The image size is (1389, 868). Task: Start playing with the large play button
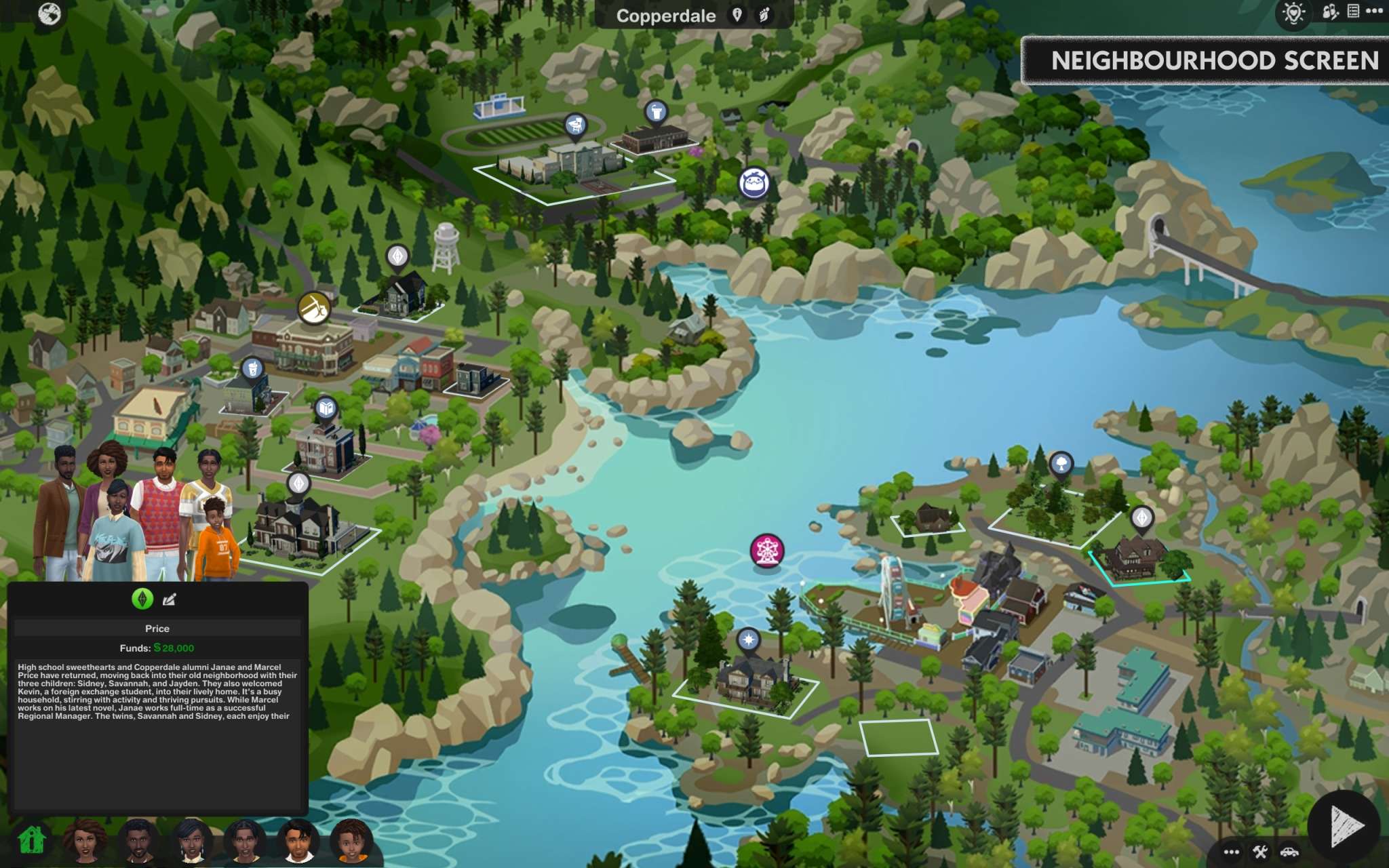pos(1344,825)
